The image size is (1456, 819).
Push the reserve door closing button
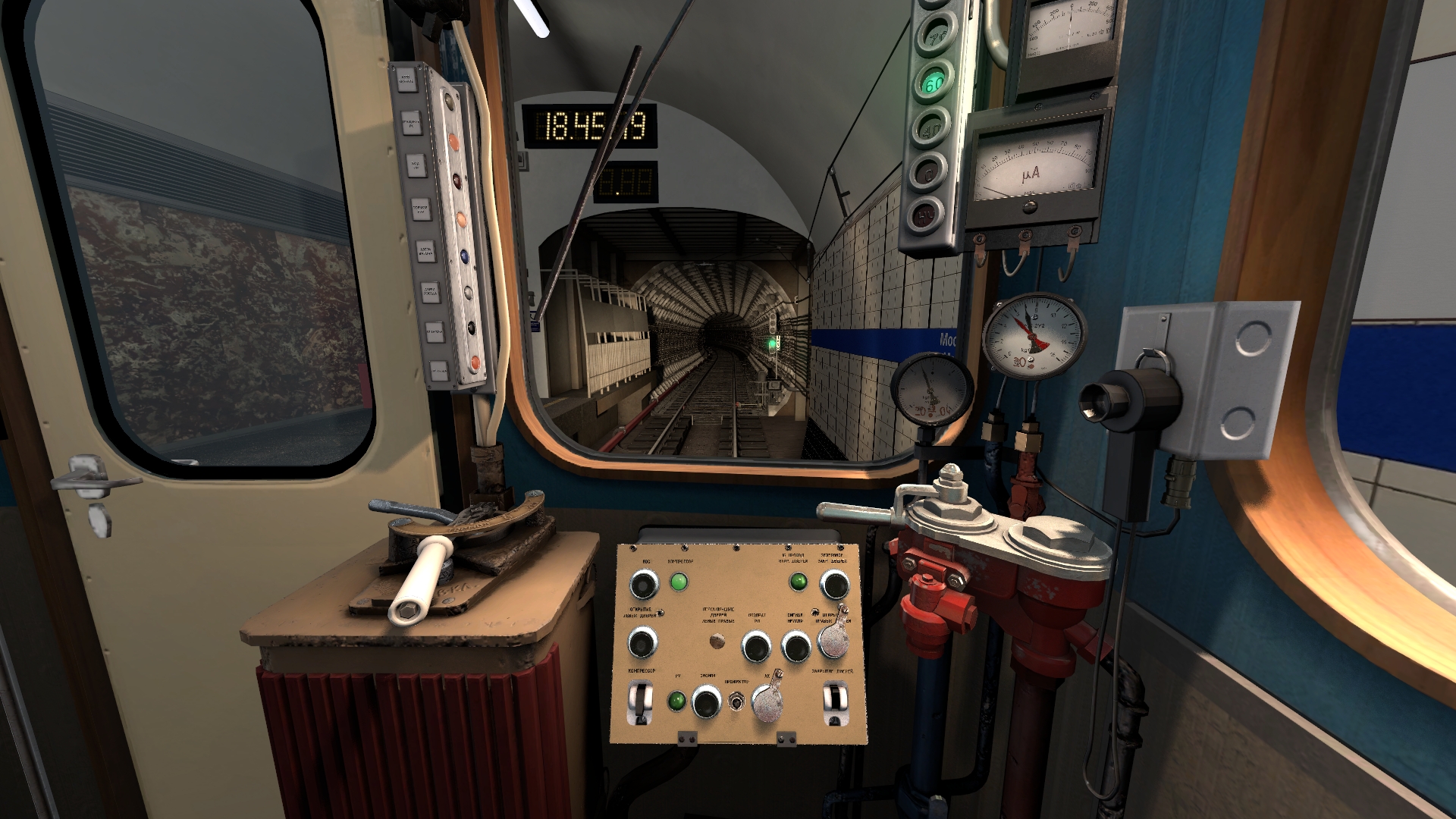click(833, 585)
